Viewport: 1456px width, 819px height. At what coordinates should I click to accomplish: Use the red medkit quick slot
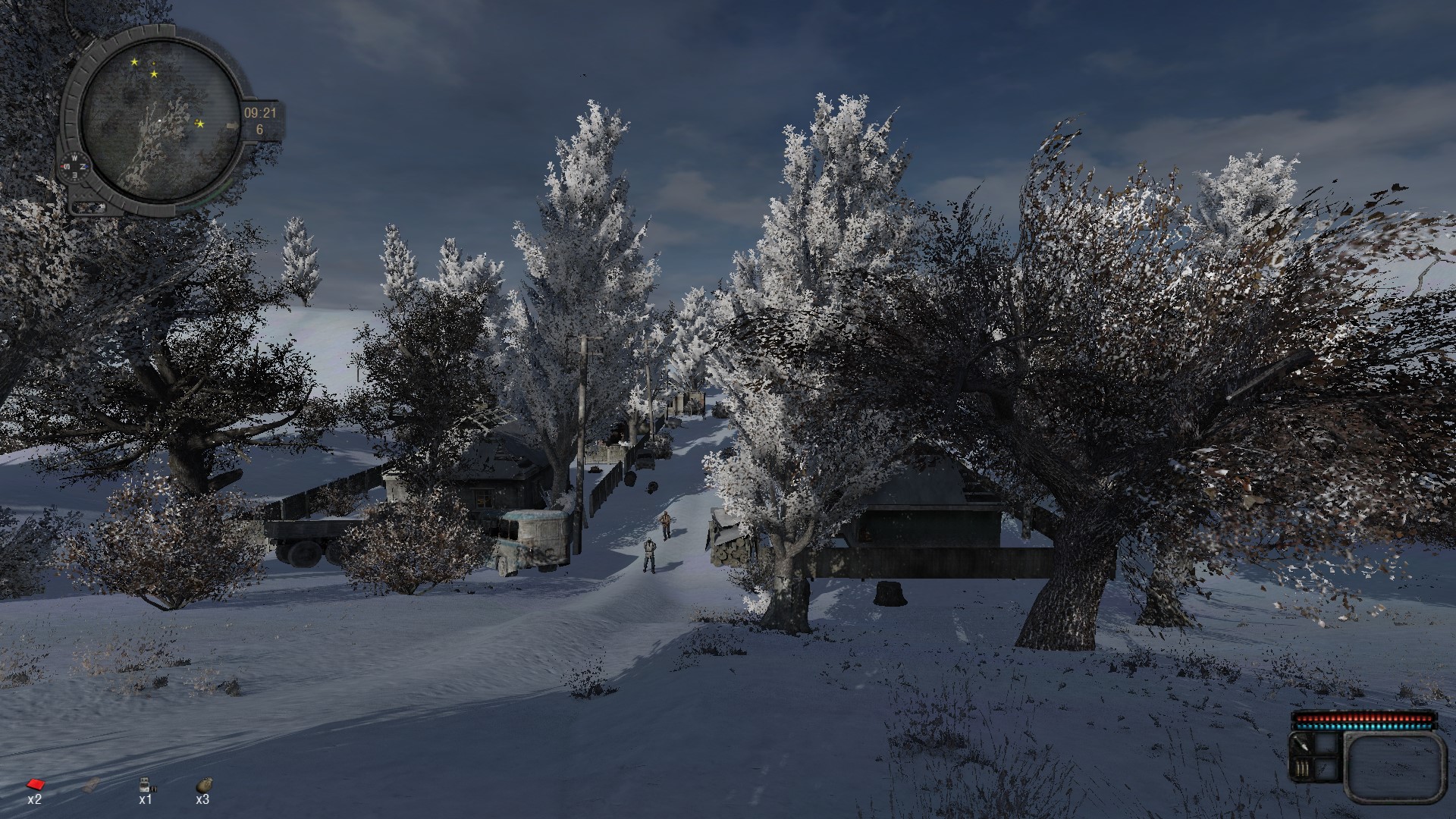pos(34,784)
